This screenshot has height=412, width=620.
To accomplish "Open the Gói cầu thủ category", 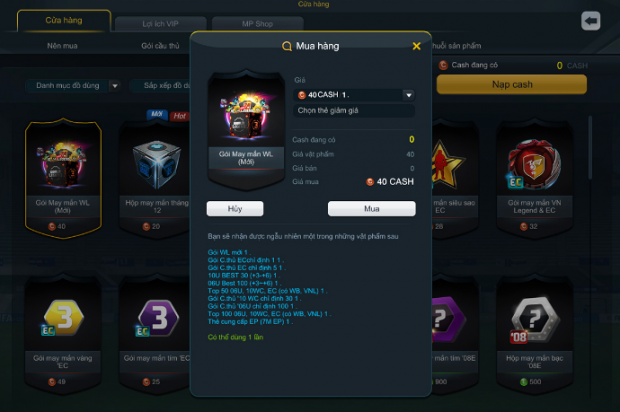I will (160, 46).
